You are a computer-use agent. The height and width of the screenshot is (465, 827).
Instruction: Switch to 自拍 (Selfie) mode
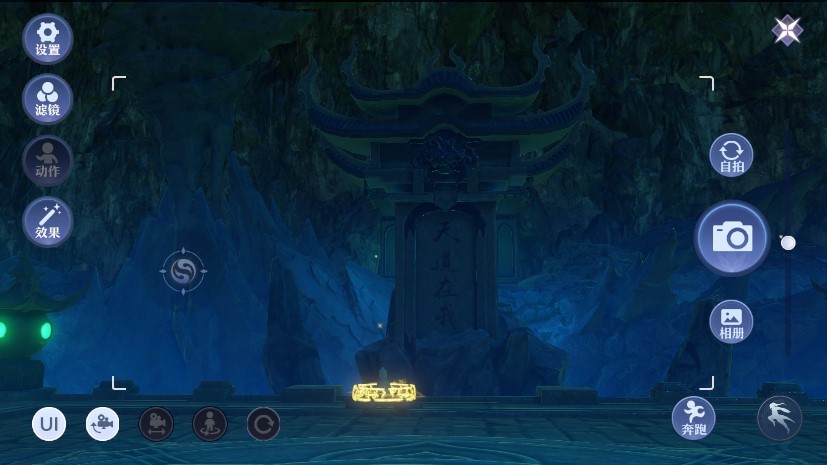point(731,157)
